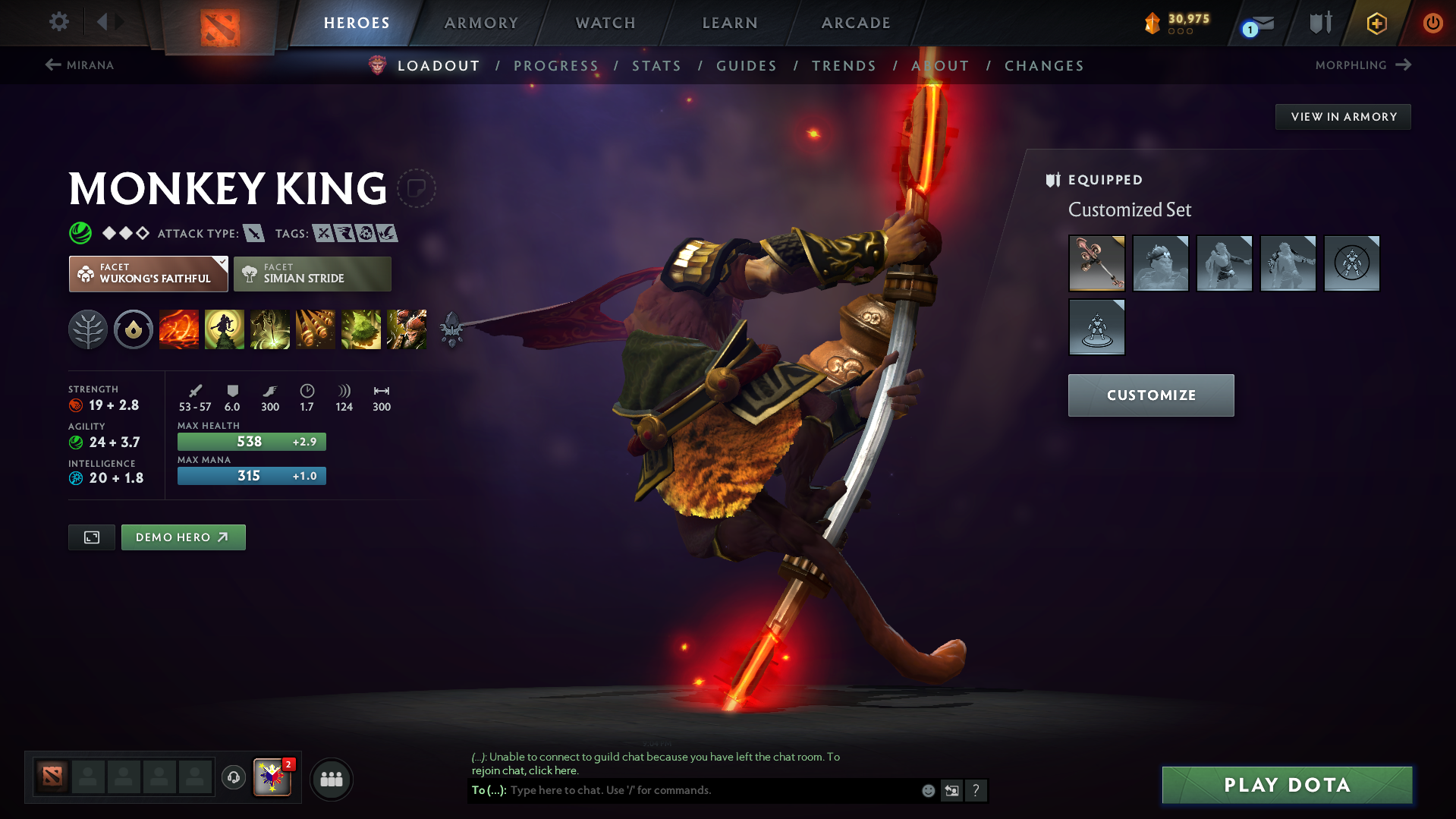Navigate back to Mirana with the left arrow
Screen dimensions: 1456x819
click(x=52, y=65)
